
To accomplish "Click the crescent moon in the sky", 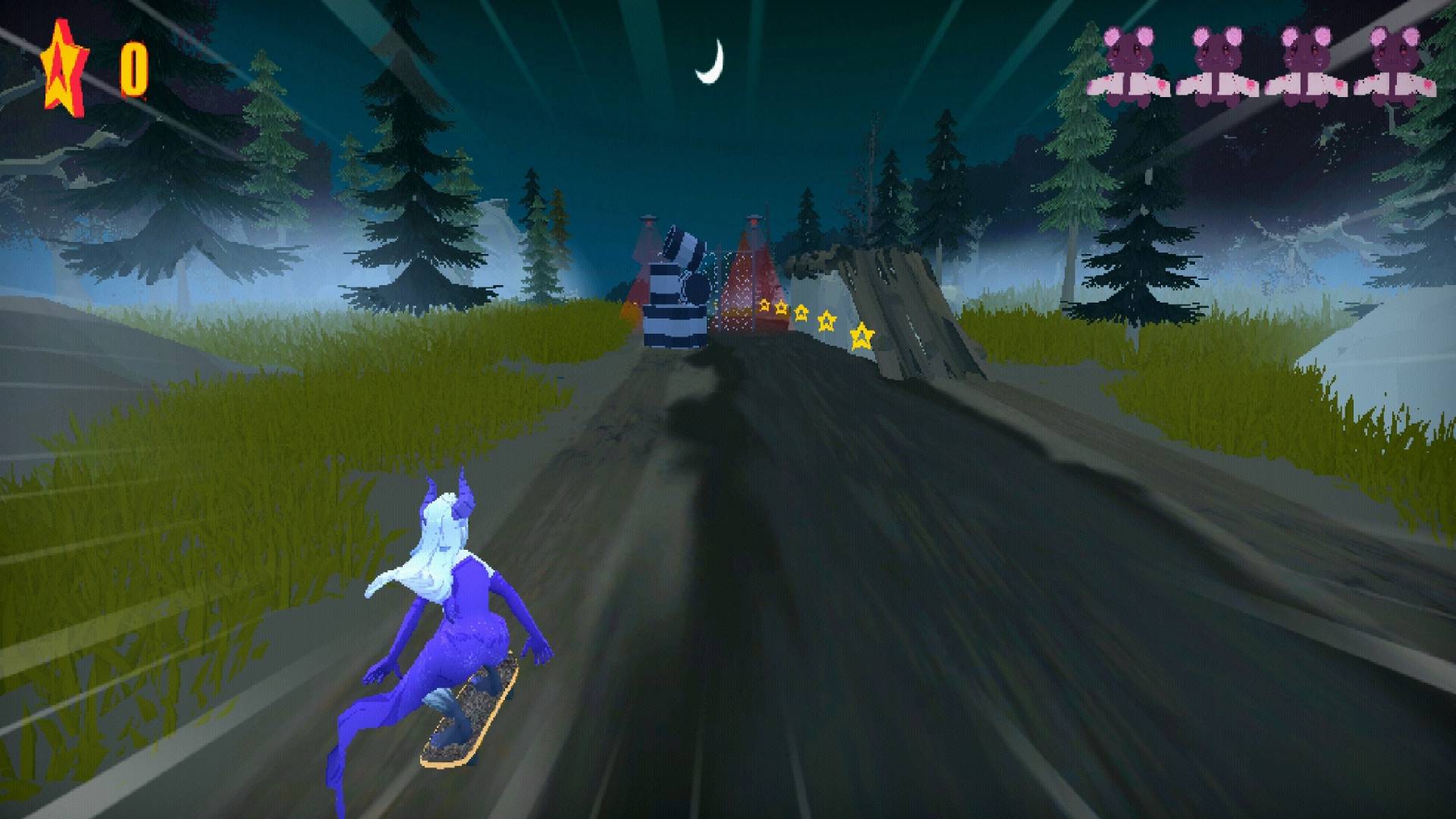I will pyautogui.click(x=713, y=59).
